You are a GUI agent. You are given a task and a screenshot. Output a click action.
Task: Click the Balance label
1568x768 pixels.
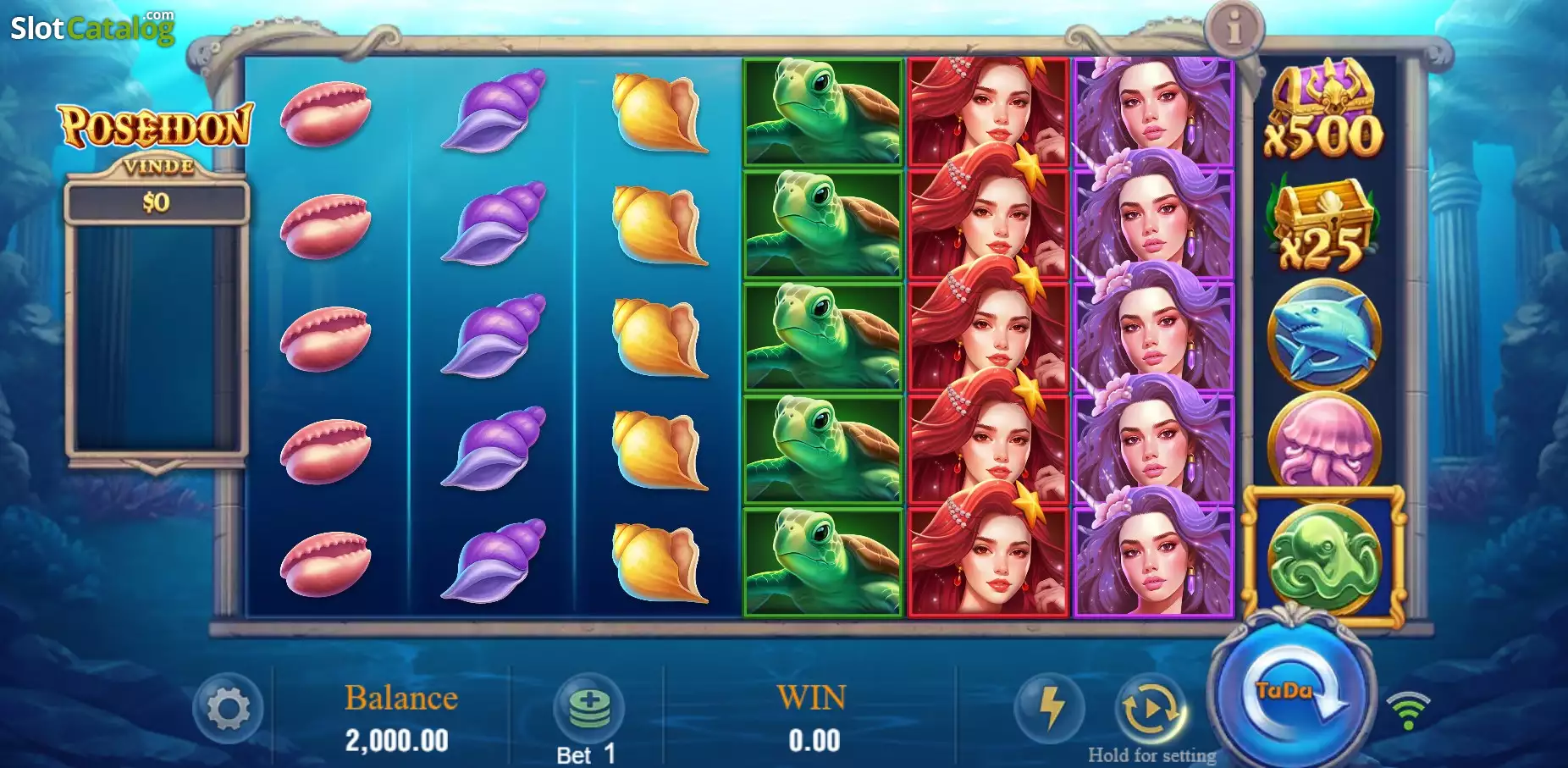[399, 697]
